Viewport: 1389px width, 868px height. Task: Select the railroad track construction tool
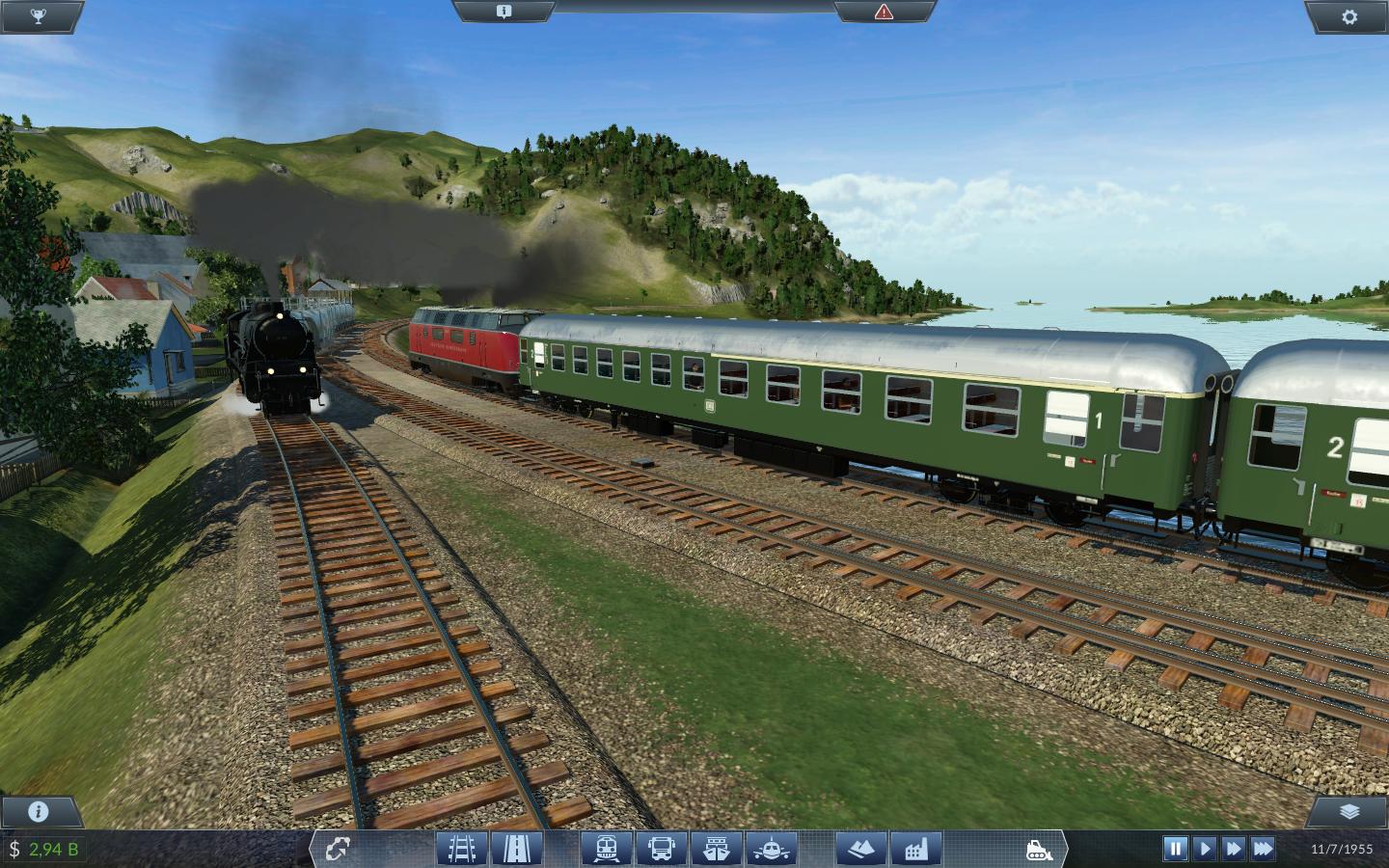click(x=461, y=849)
